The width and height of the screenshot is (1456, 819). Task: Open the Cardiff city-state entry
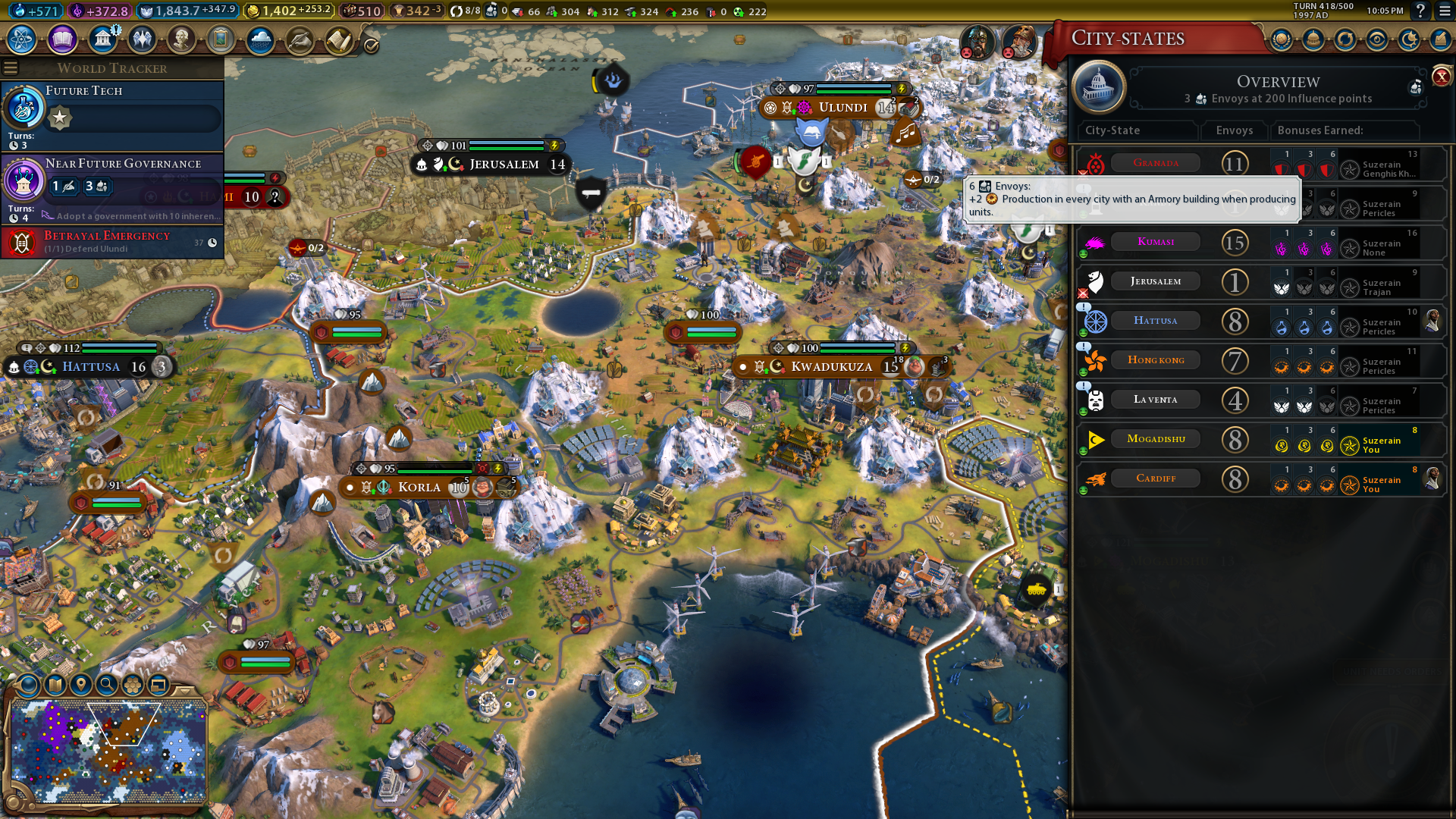point(1155,479)
